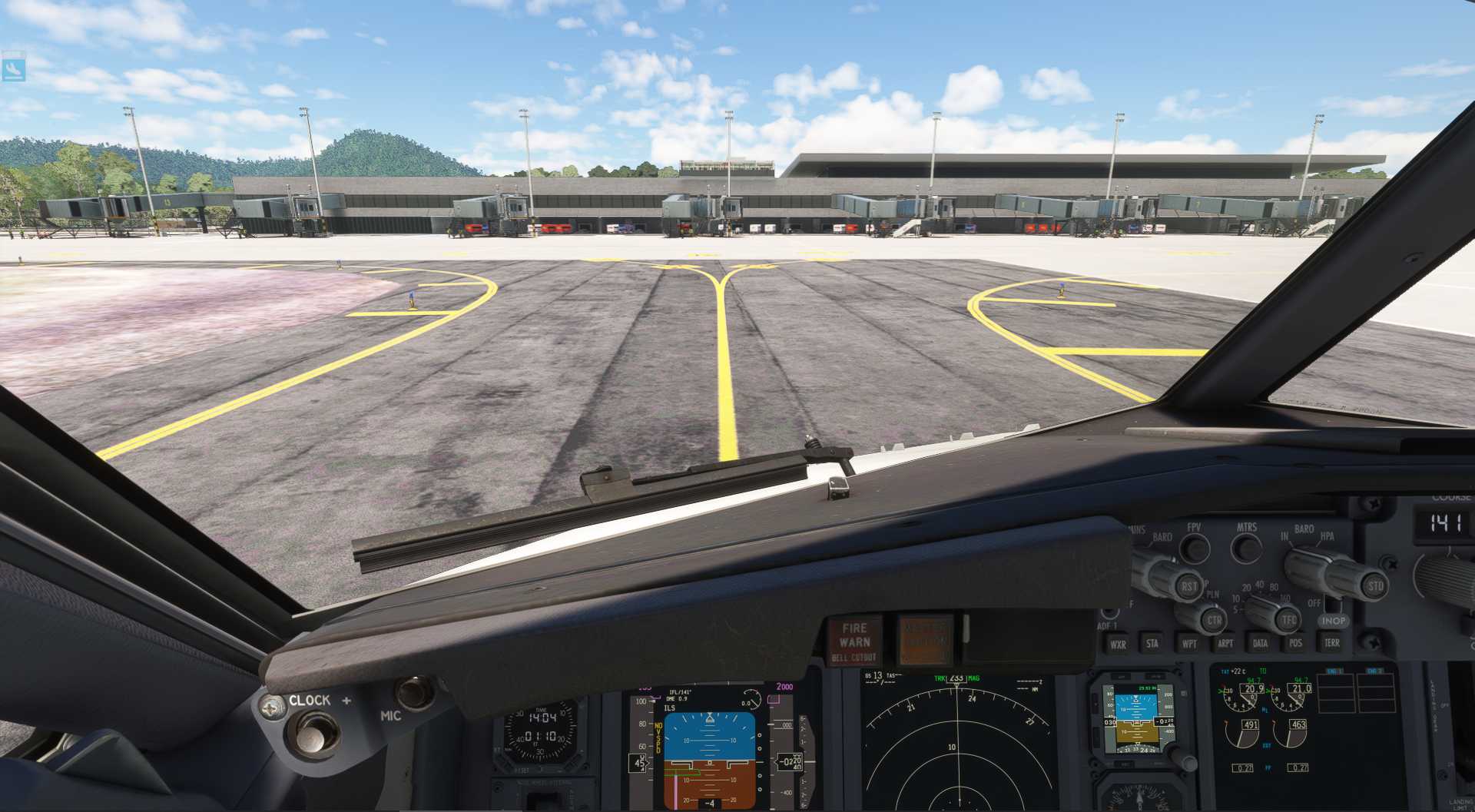Push the FPV flight path vector button

[x=1194, y=548]
